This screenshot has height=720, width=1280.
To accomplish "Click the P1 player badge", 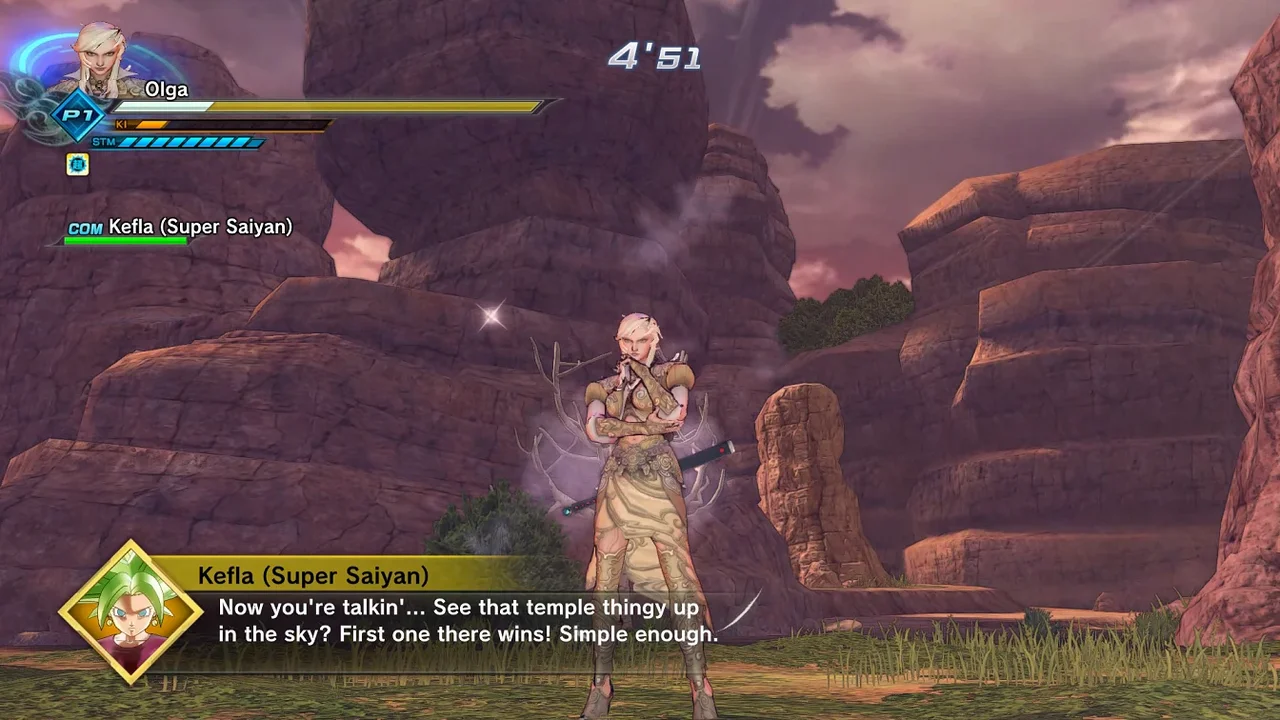I will (77, 114).
